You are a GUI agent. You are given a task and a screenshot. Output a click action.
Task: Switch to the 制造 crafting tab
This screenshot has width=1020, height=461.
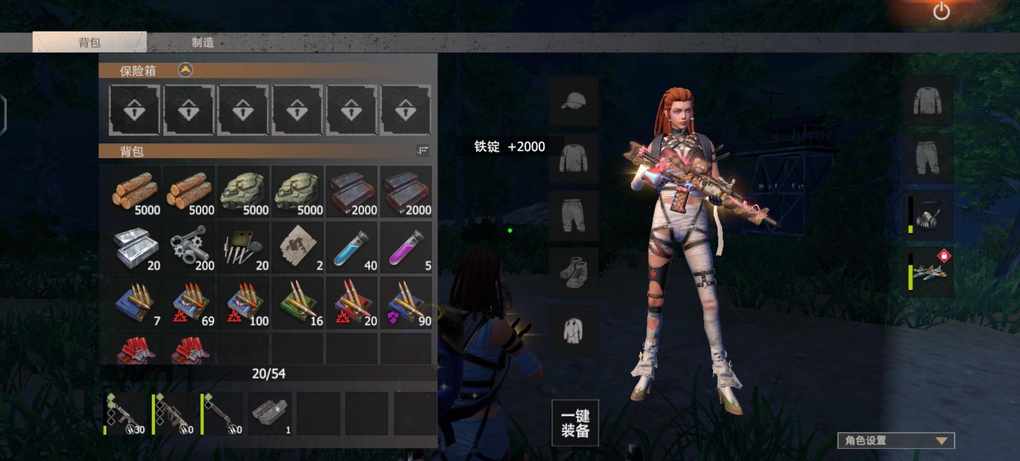coord(202,43)
